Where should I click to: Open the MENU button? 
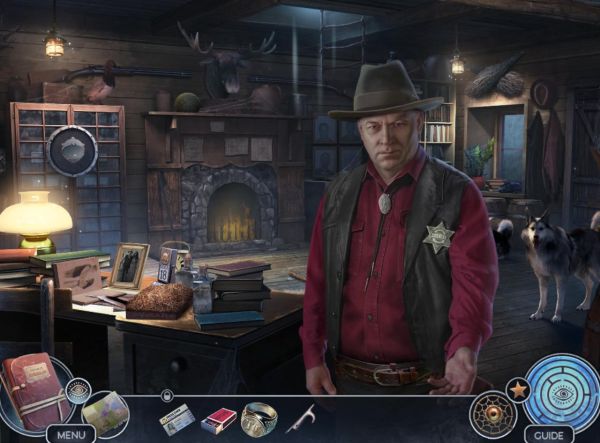click(x=70, y=434)
